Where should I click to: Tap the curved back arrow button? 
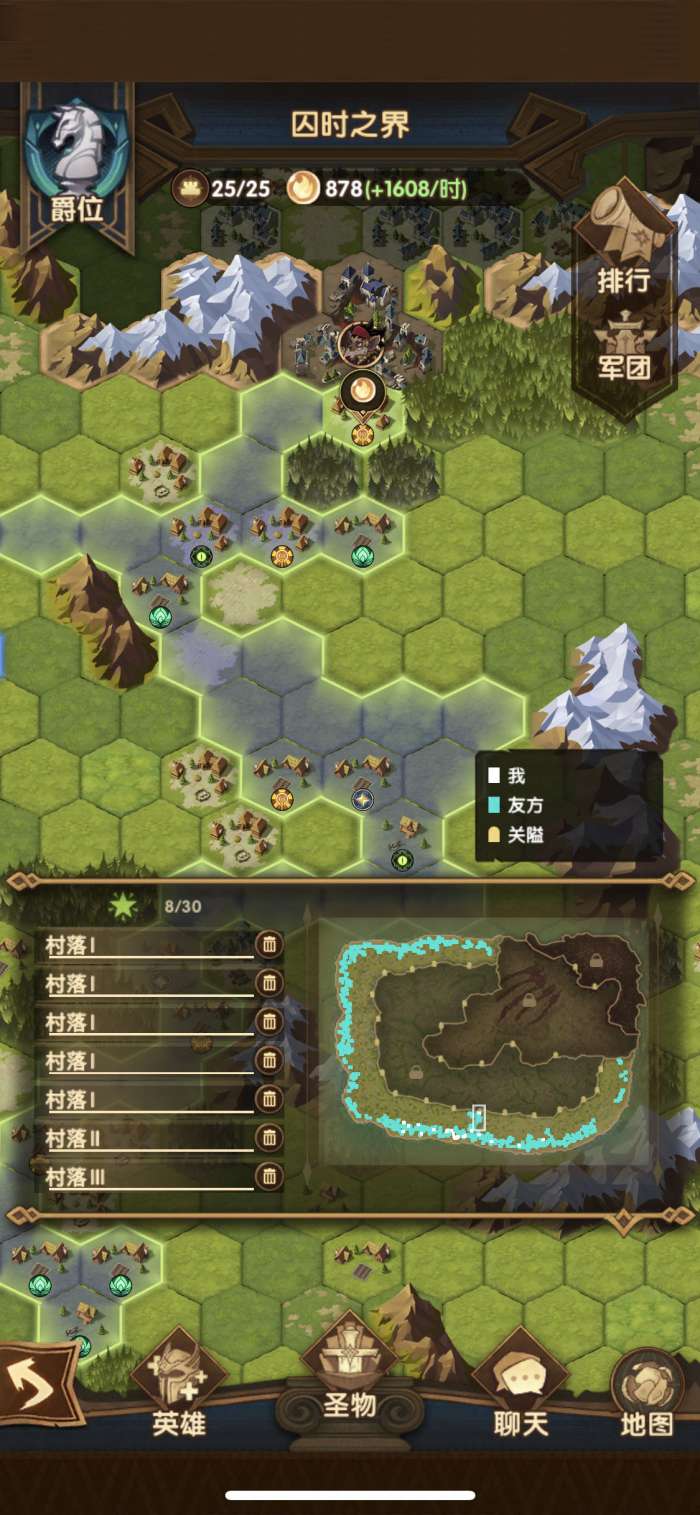click(38, 1383)
